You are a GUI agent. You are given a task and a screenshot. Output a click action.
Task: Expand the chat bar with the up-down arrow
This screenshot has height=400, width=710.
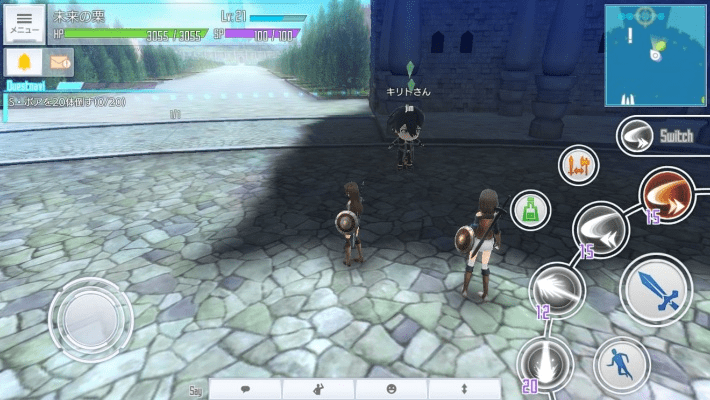click(463, 388)
